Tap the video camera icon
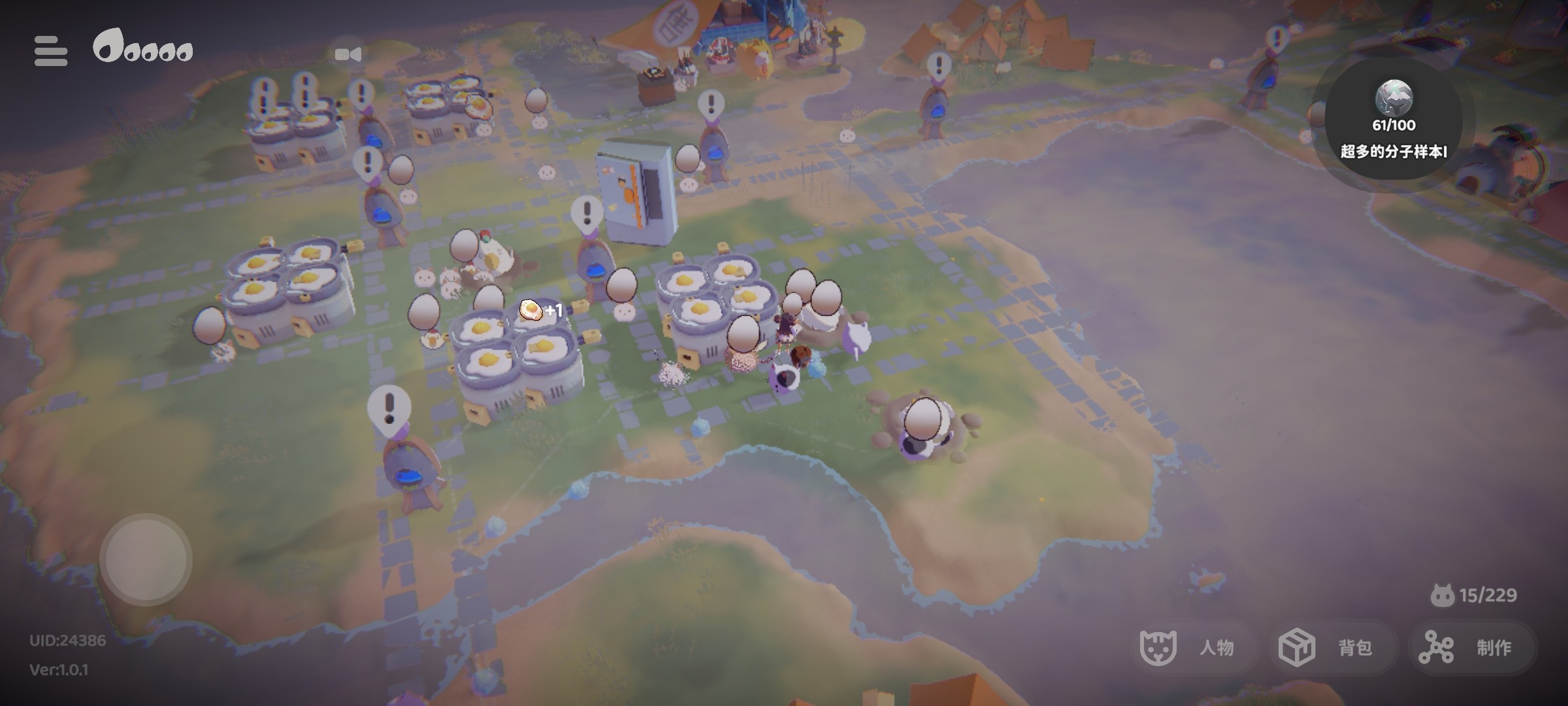 click(x=348, y=54)
